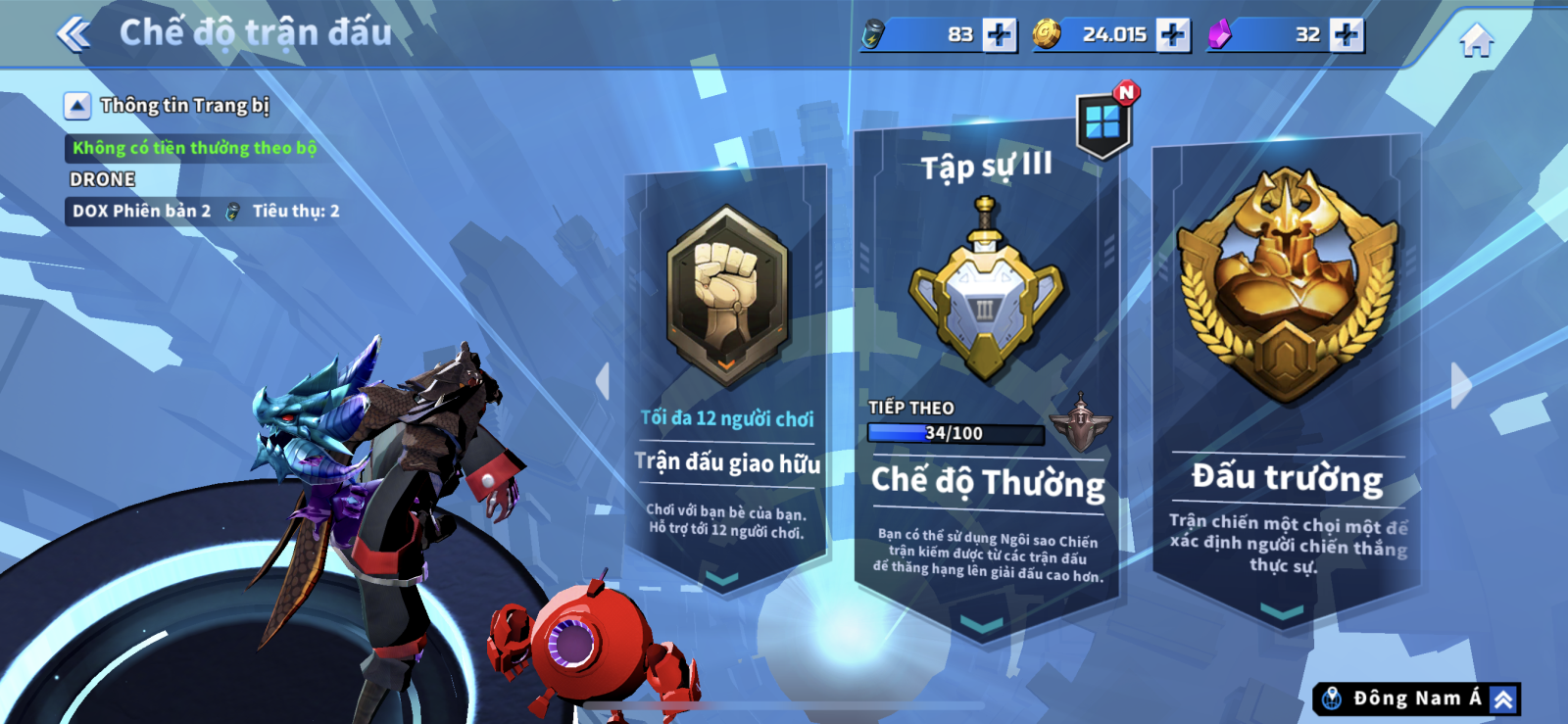Open the new shield badge icon
Viewport: 1568px width, 724px height.
click(1103, 123)
